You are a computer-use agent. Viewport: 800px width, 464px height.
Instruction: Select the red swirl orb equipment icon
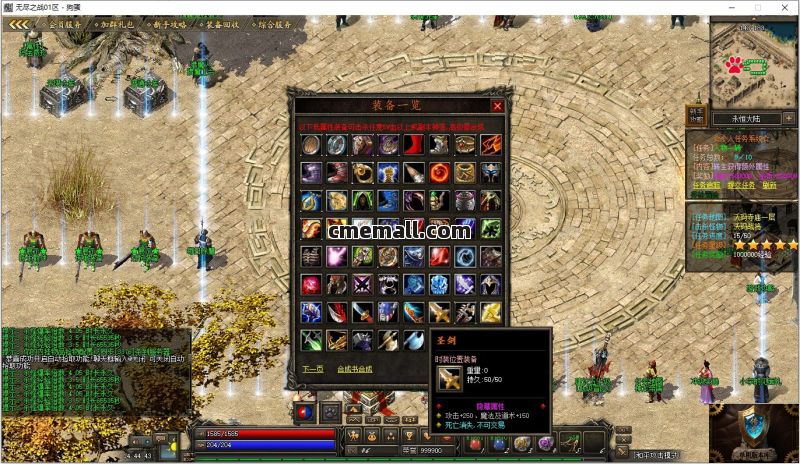tap(439, 173)
